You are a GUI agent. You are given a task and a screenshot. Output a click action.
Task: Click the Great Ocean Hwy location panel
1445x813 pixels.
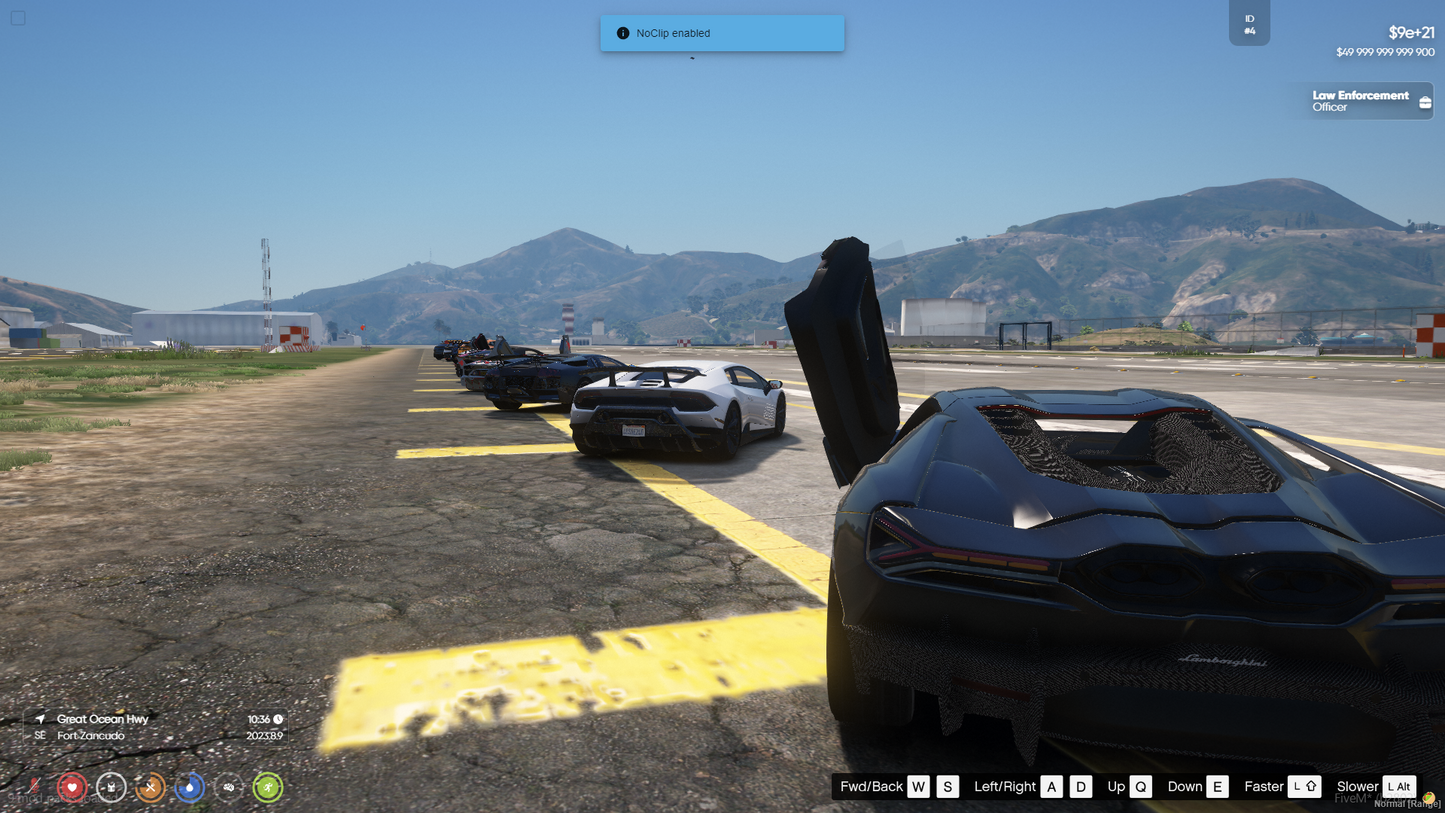pos(155,727)
